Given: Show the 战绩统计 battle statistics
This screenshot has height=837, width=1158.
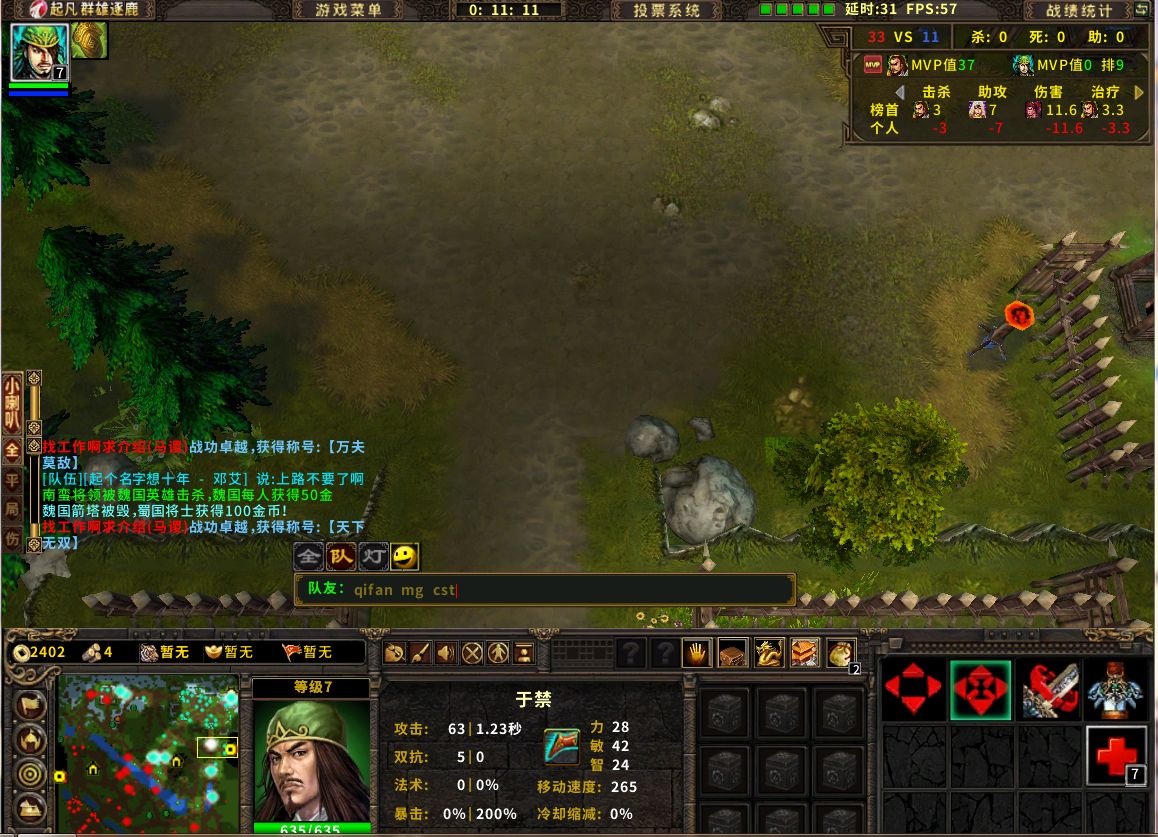Looking at the screenshot, I should pyautogui.click(x=1079, y=10).
